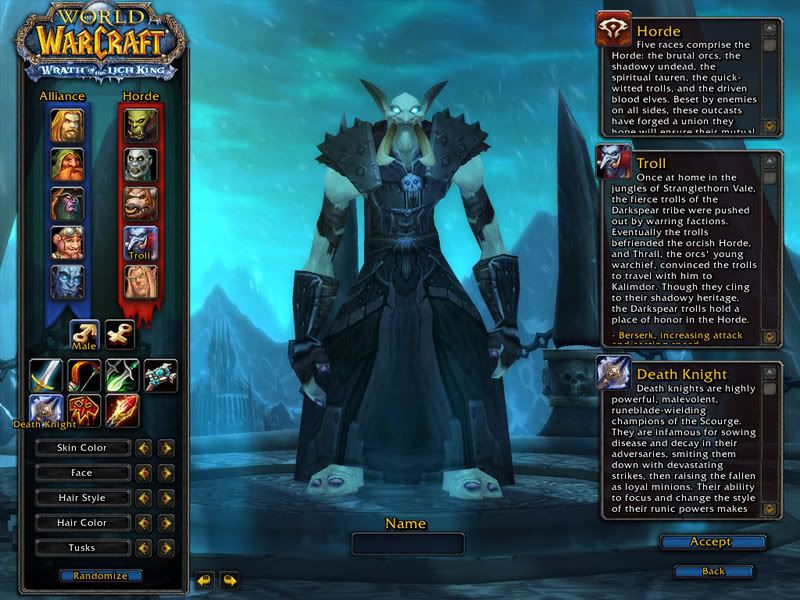This screenshot has width=800, height=600.
Task: Click the character Name input field
Action: pyautogui.click(x=408, y=544)
